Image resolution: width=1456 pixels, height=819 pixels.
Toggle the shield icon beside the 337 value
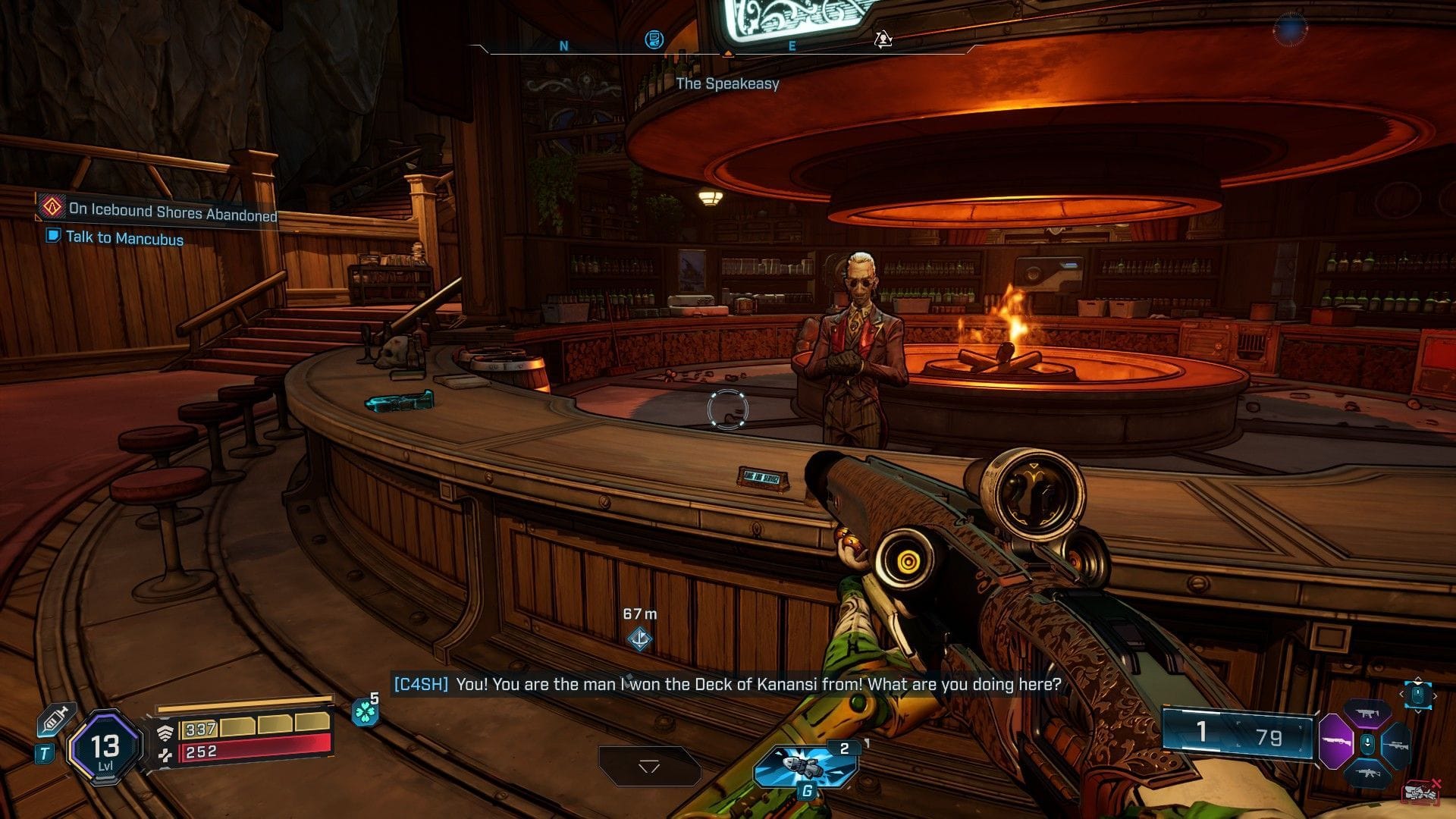[166, 734]
